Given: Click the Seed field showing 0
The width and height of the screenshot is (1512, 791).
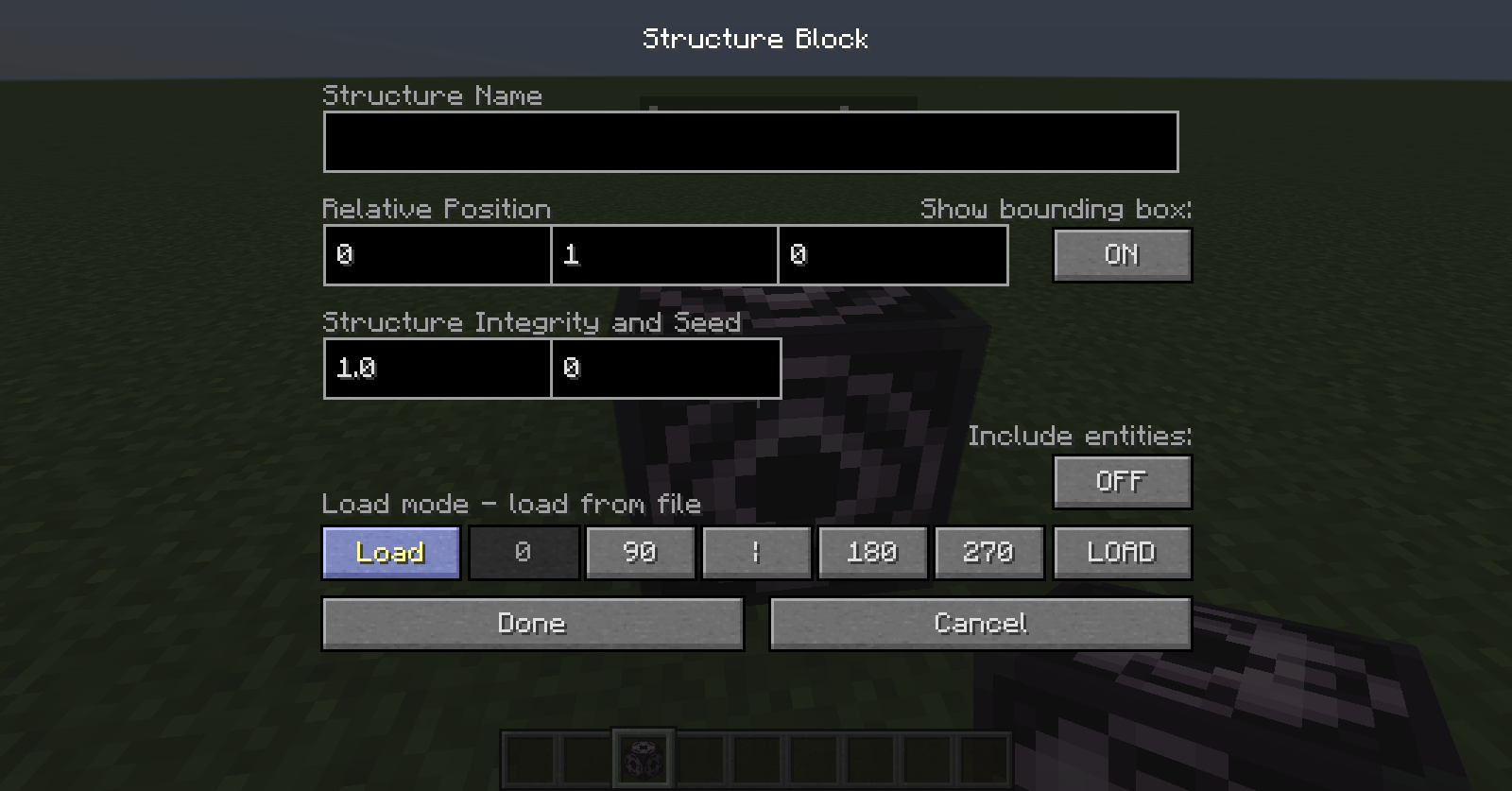Looking at the screenshot, I should [666, 369].
